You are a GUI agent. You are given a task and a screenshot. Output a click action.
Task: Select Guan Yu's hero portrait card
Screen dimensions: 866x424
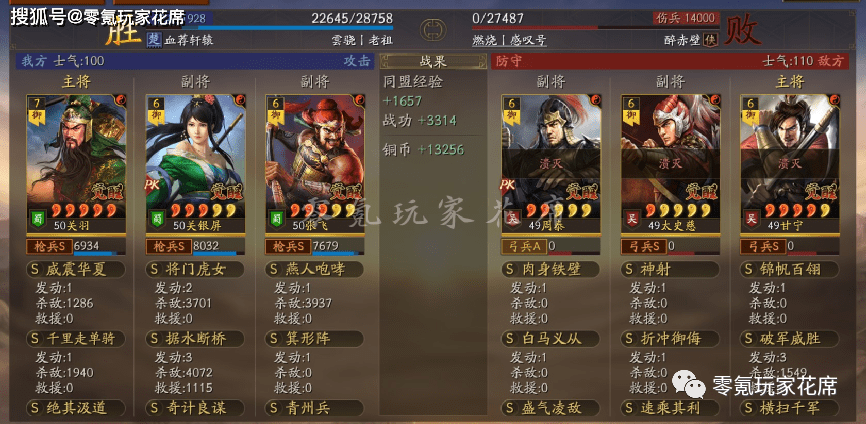[74, 160]
